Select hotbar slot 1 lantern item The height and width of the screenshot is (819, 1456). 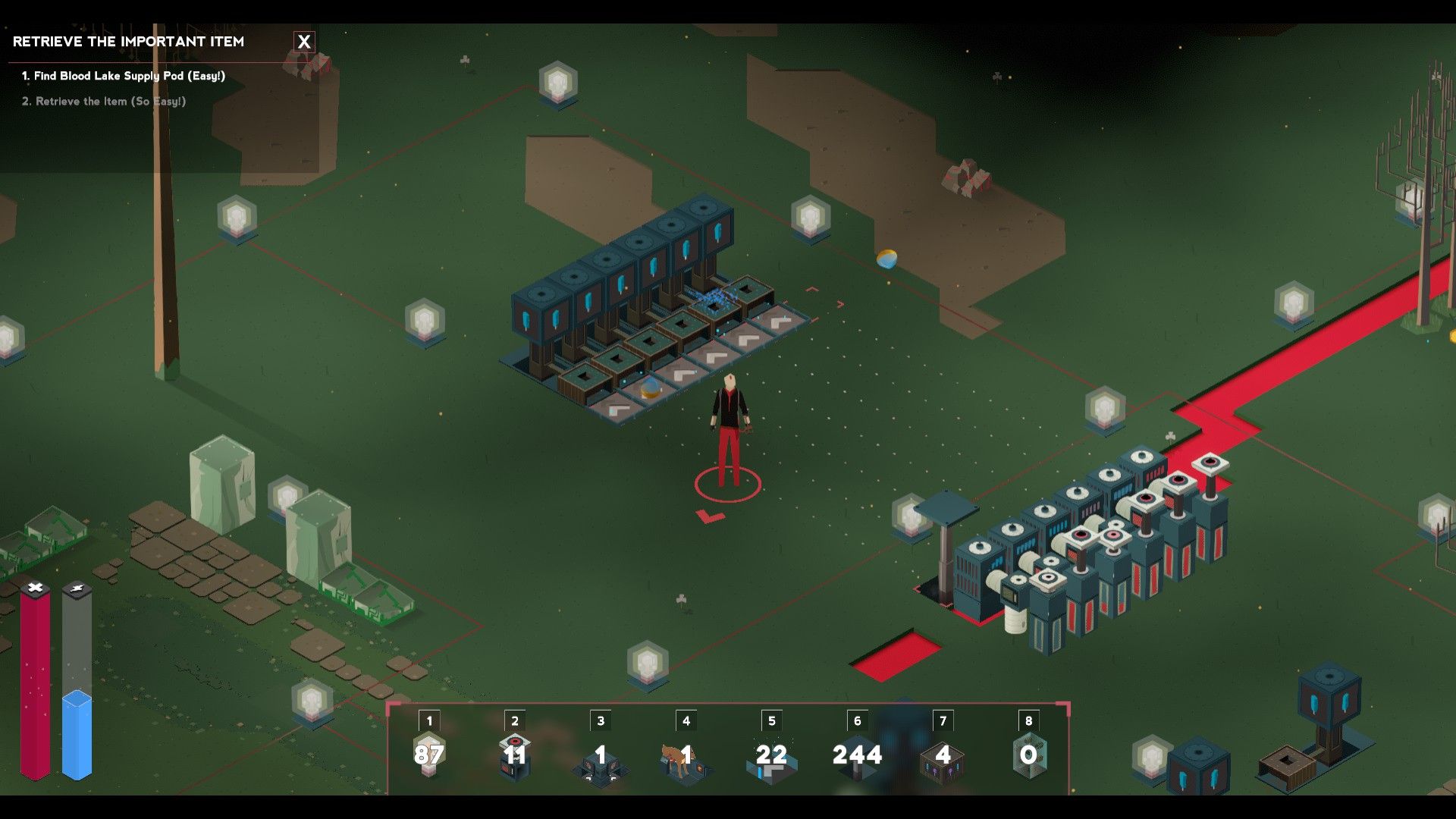429,755
